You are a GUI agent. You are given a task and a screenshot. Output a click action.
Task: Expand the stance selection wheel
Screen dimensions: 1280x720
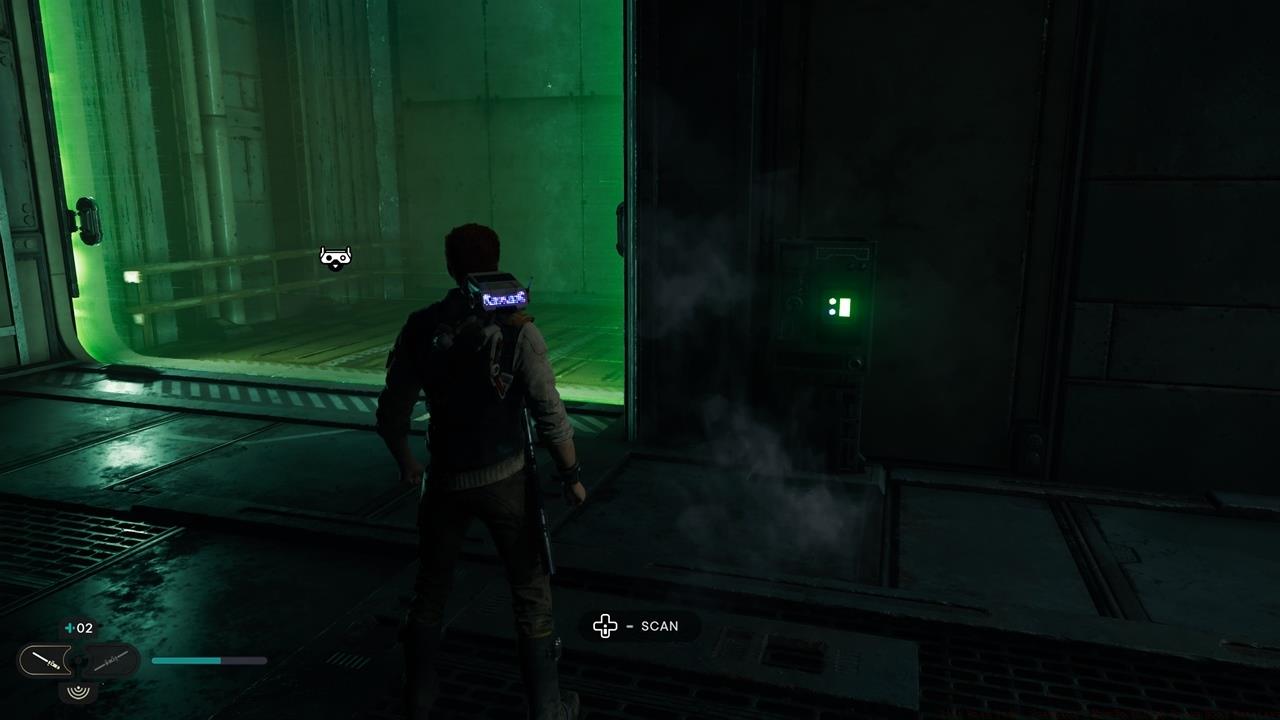pos(78,660)
